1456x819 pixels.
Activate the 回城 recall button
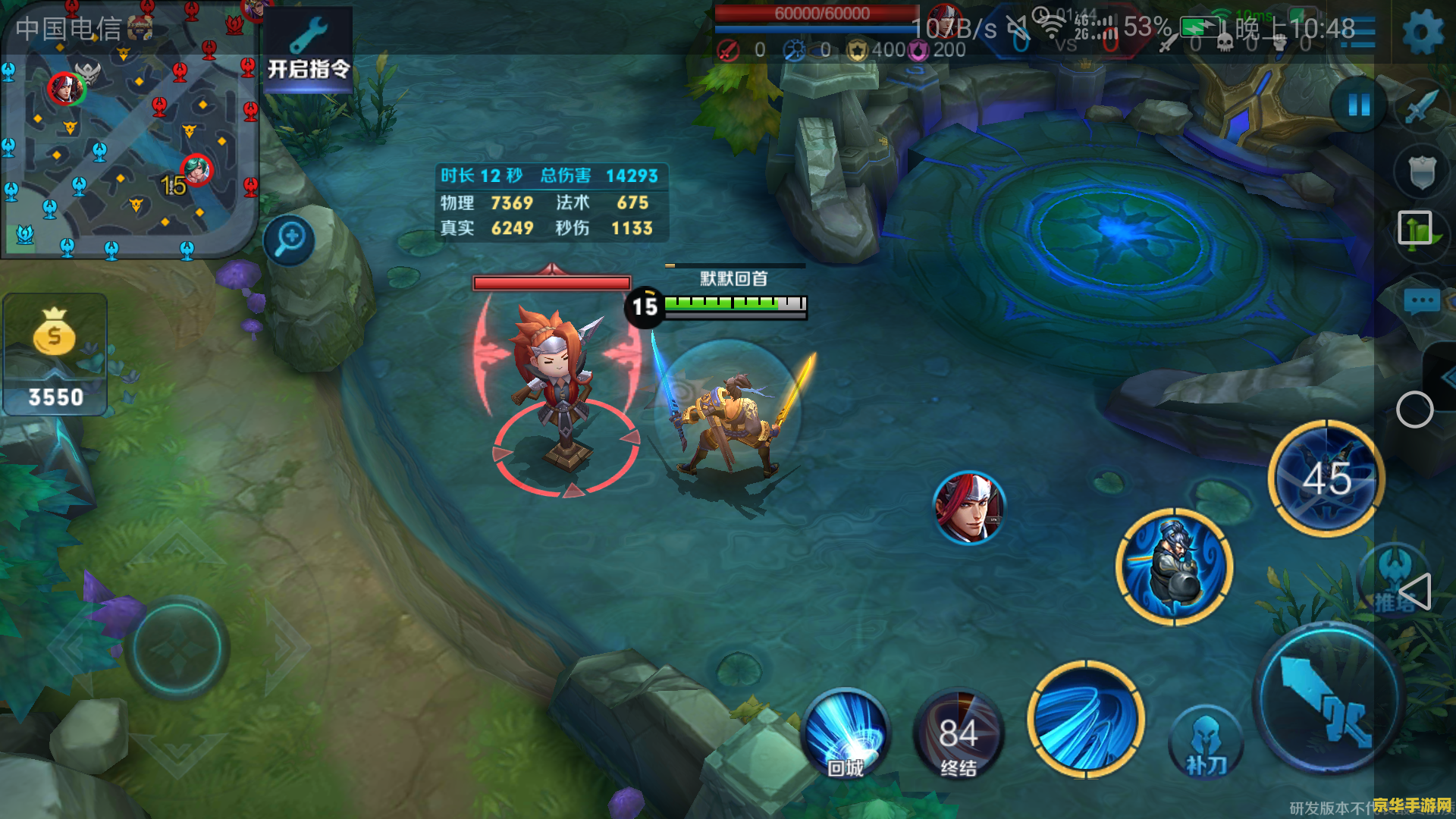846,734
